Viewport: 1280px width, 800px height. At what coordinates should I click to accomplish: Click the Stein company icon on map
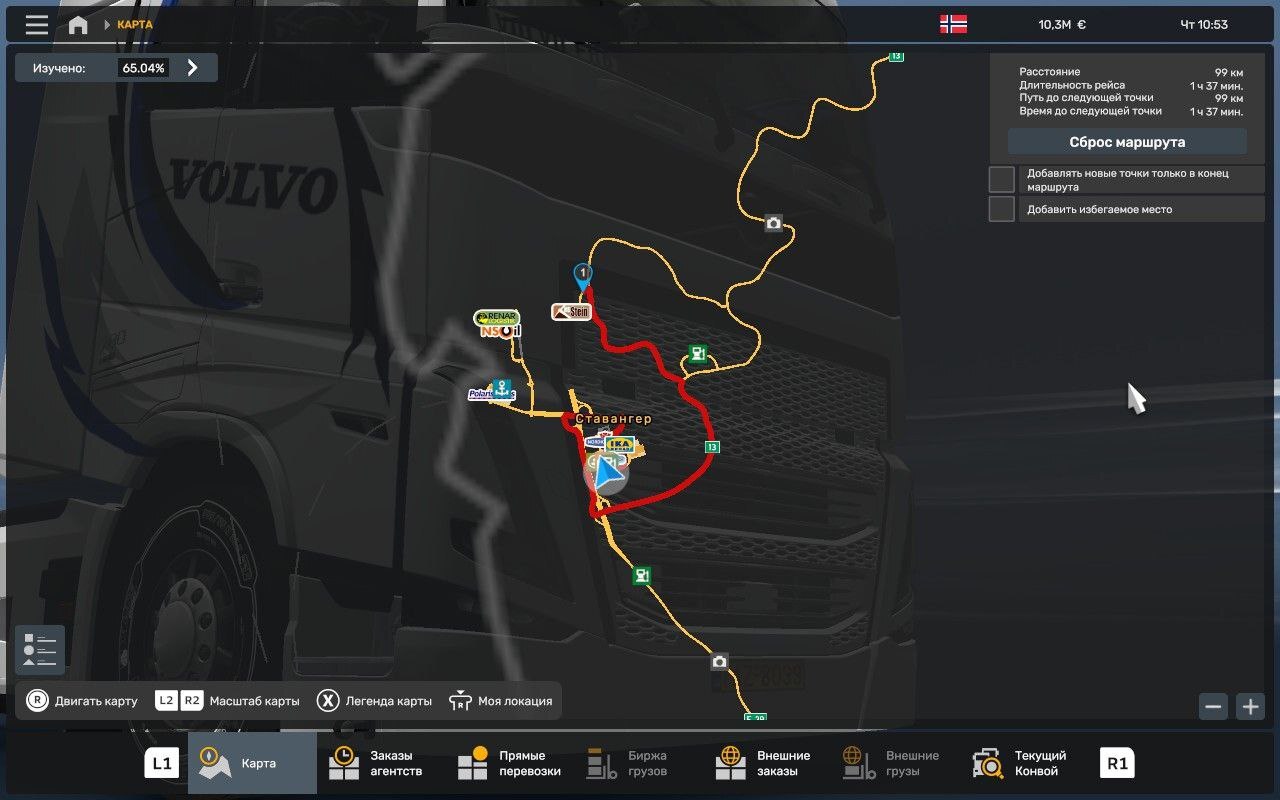pos(571,312)
